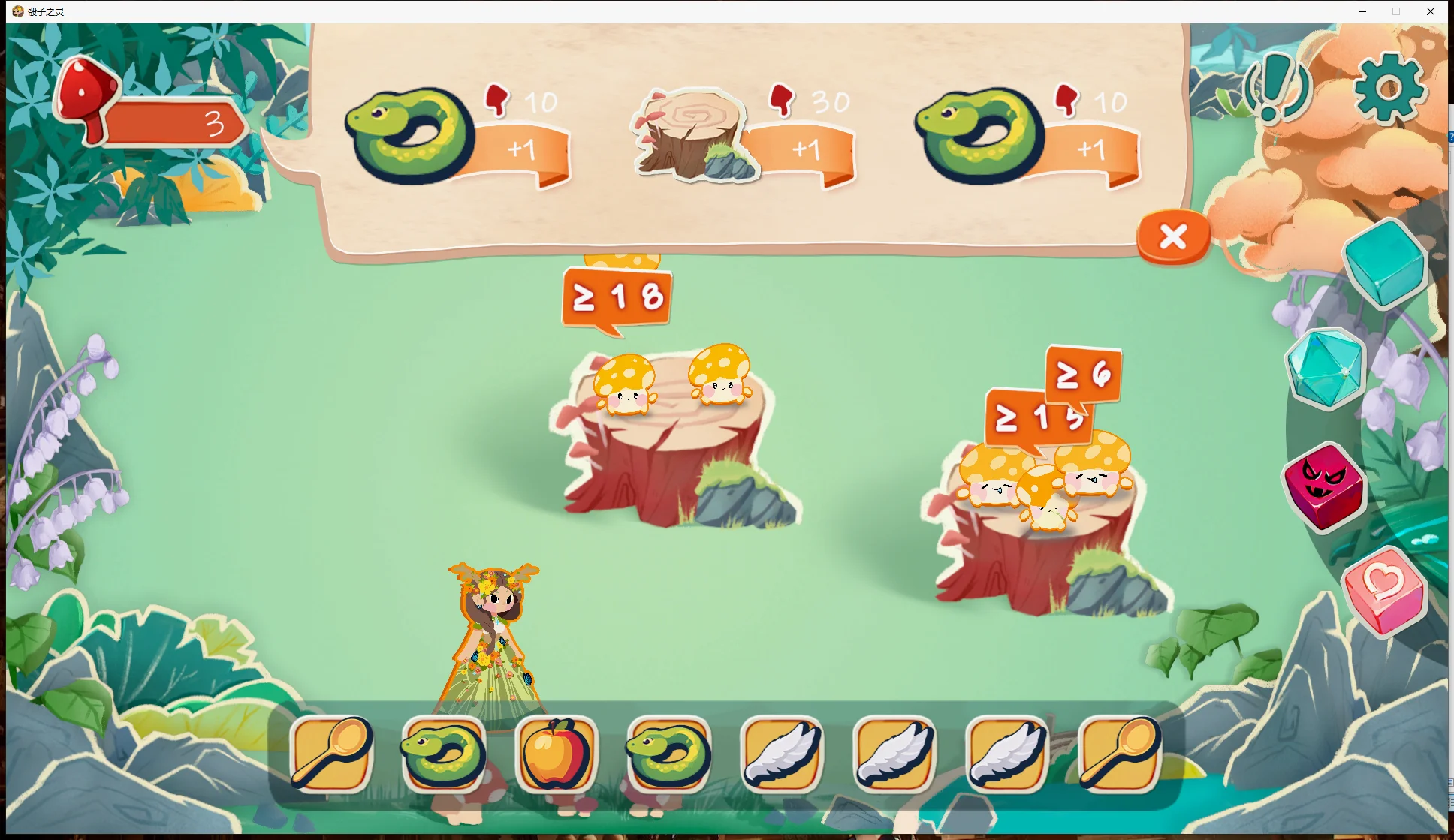Minimize the game window

(1362, 11)
